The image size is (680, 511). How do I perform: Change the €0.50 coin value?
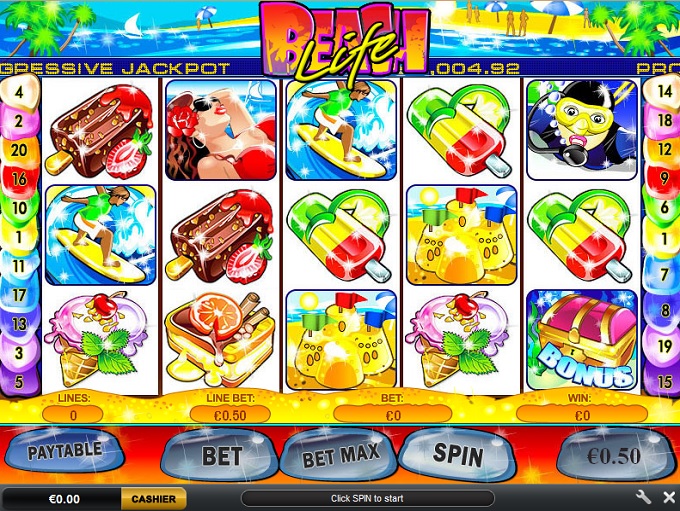612,456
